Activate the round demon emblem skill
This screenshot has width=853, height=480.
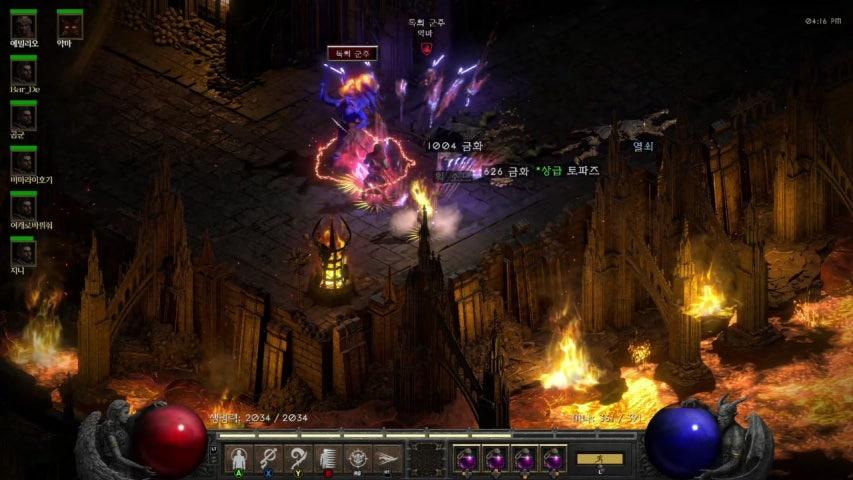[x=358, y=458]
